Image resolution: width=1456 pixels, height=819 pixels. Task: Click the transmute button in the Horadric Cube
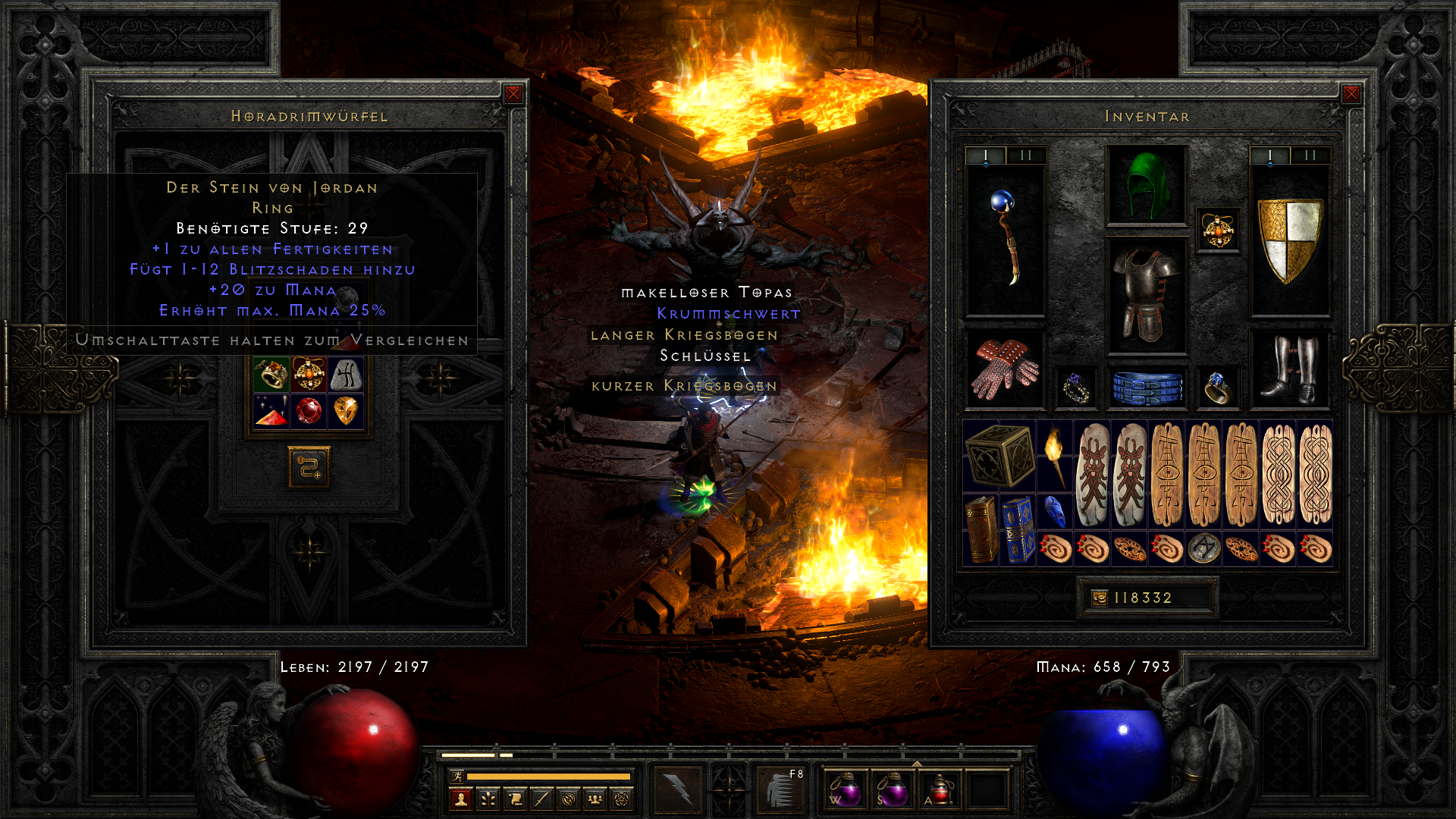308,468
